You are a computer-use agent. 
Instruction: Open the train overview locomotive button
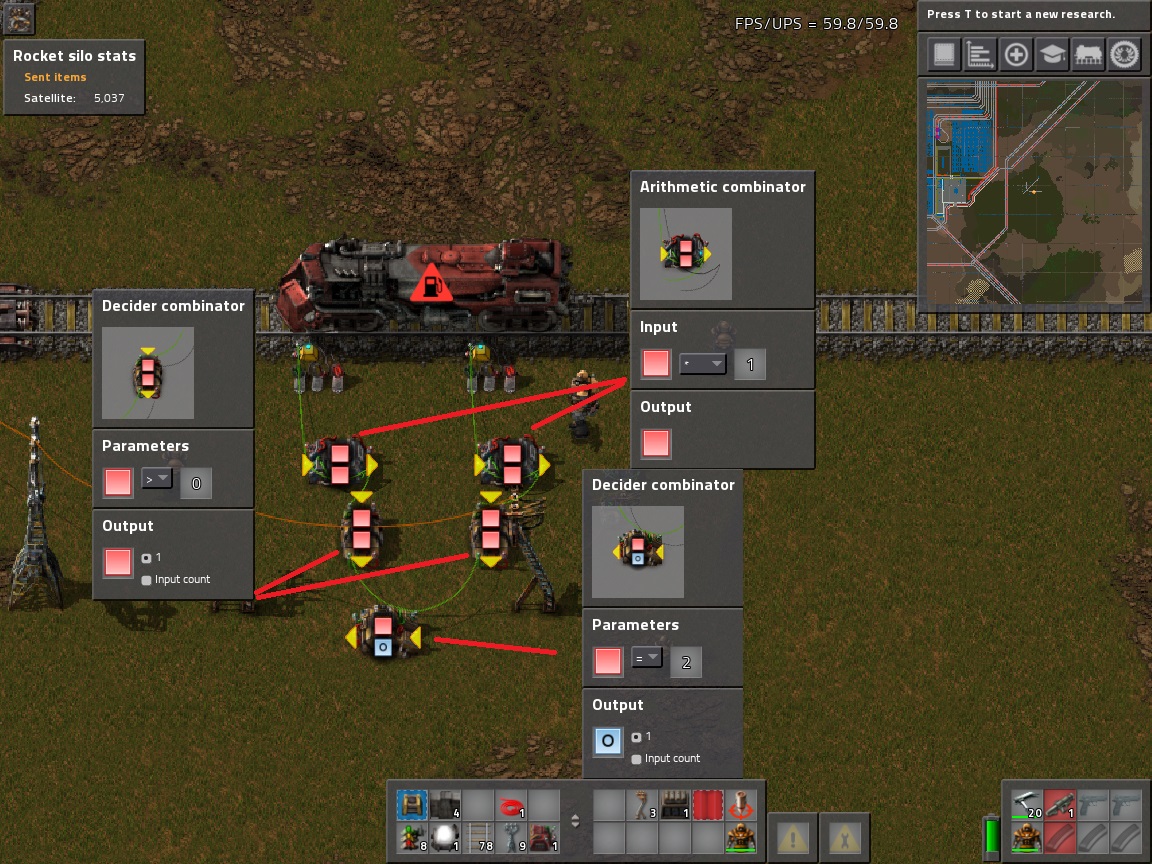[x=1089, y=55]
